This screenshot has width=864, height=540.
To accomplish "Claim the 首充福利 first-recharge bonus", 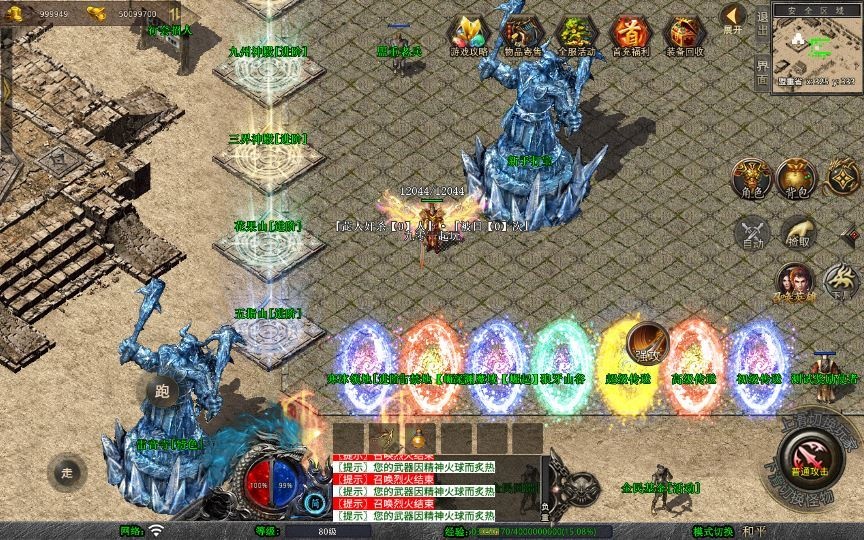I will click(629, 35).
